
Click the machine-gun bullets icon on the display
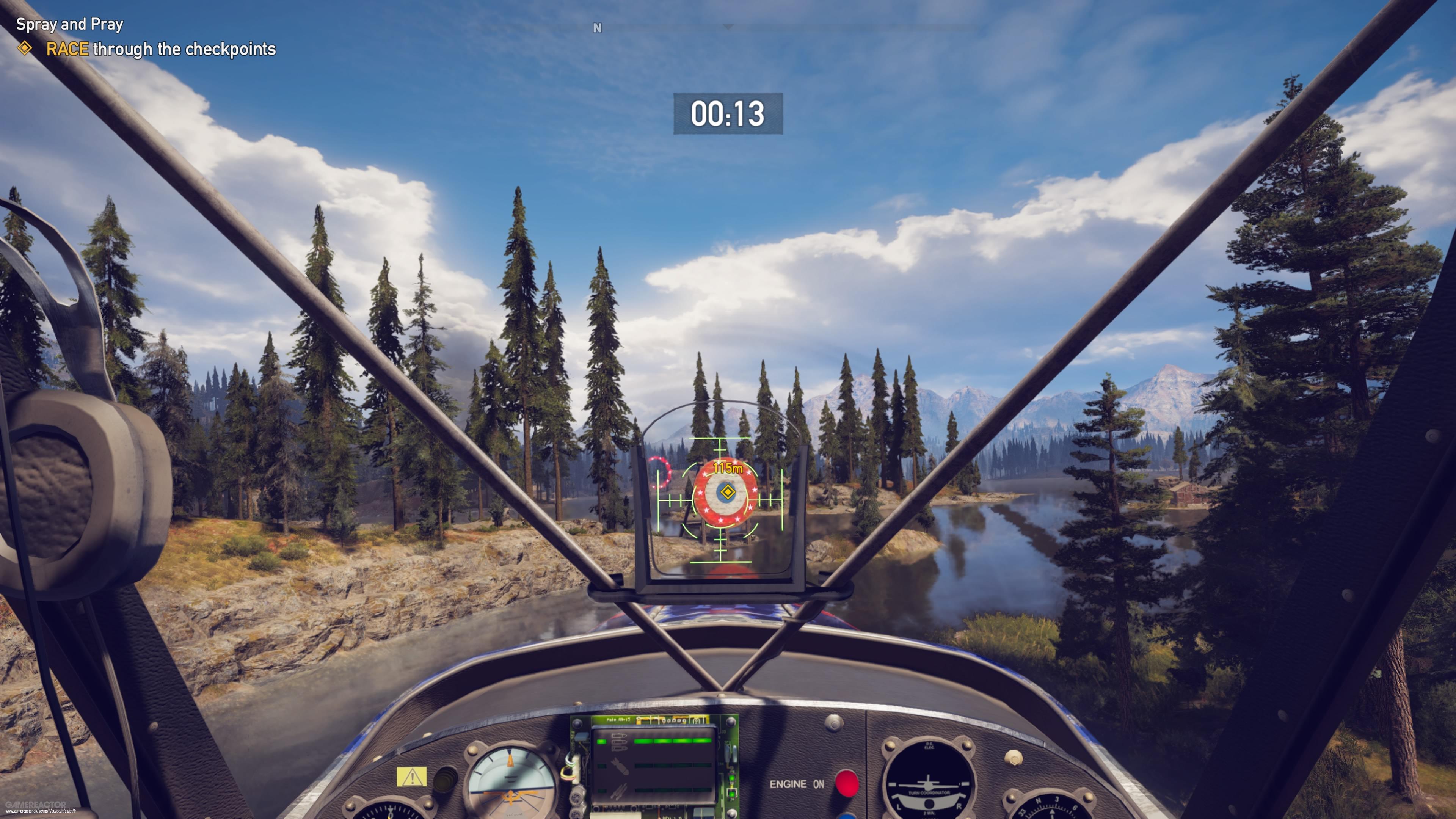619,742
